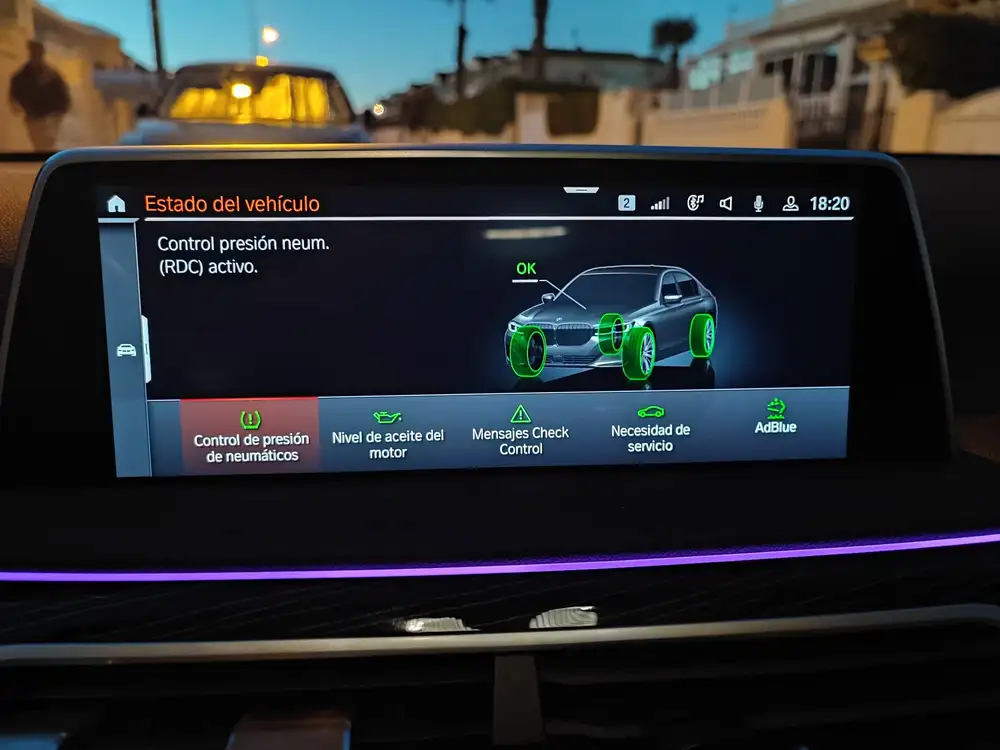Screen dimensions: 1000x750
Task: Go to the home screen icon
Action: pyautogui.click(x=117, y=204)
